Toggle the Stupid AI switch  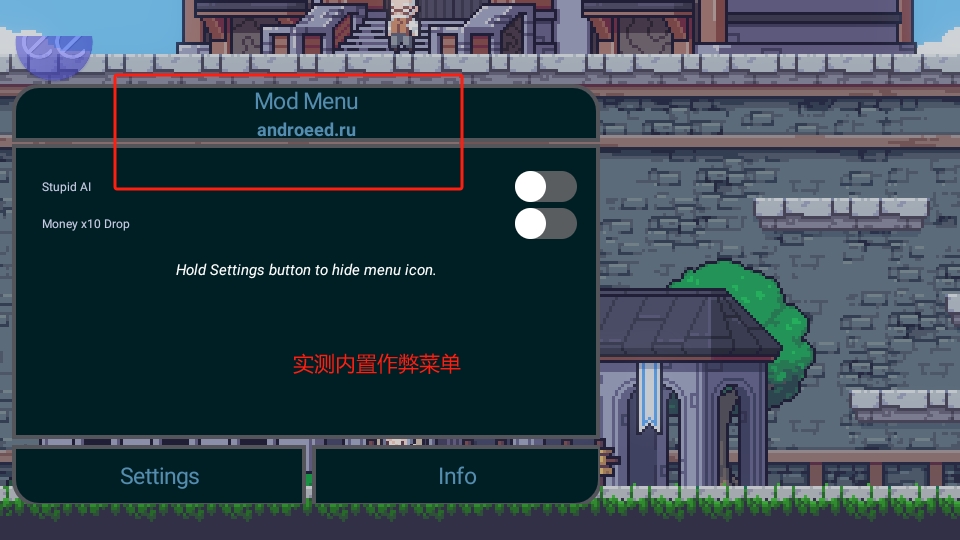(545, 187)
